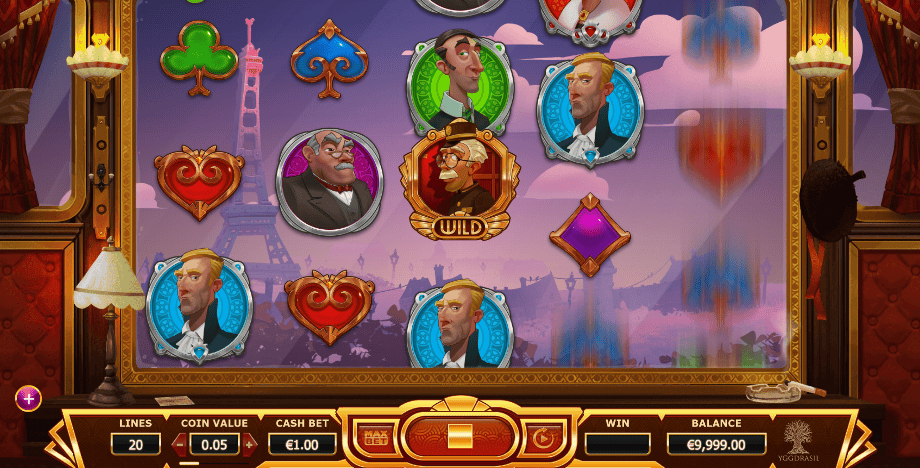Click the central red spin/stop button

pyautogui.click(x=459, y=437)
